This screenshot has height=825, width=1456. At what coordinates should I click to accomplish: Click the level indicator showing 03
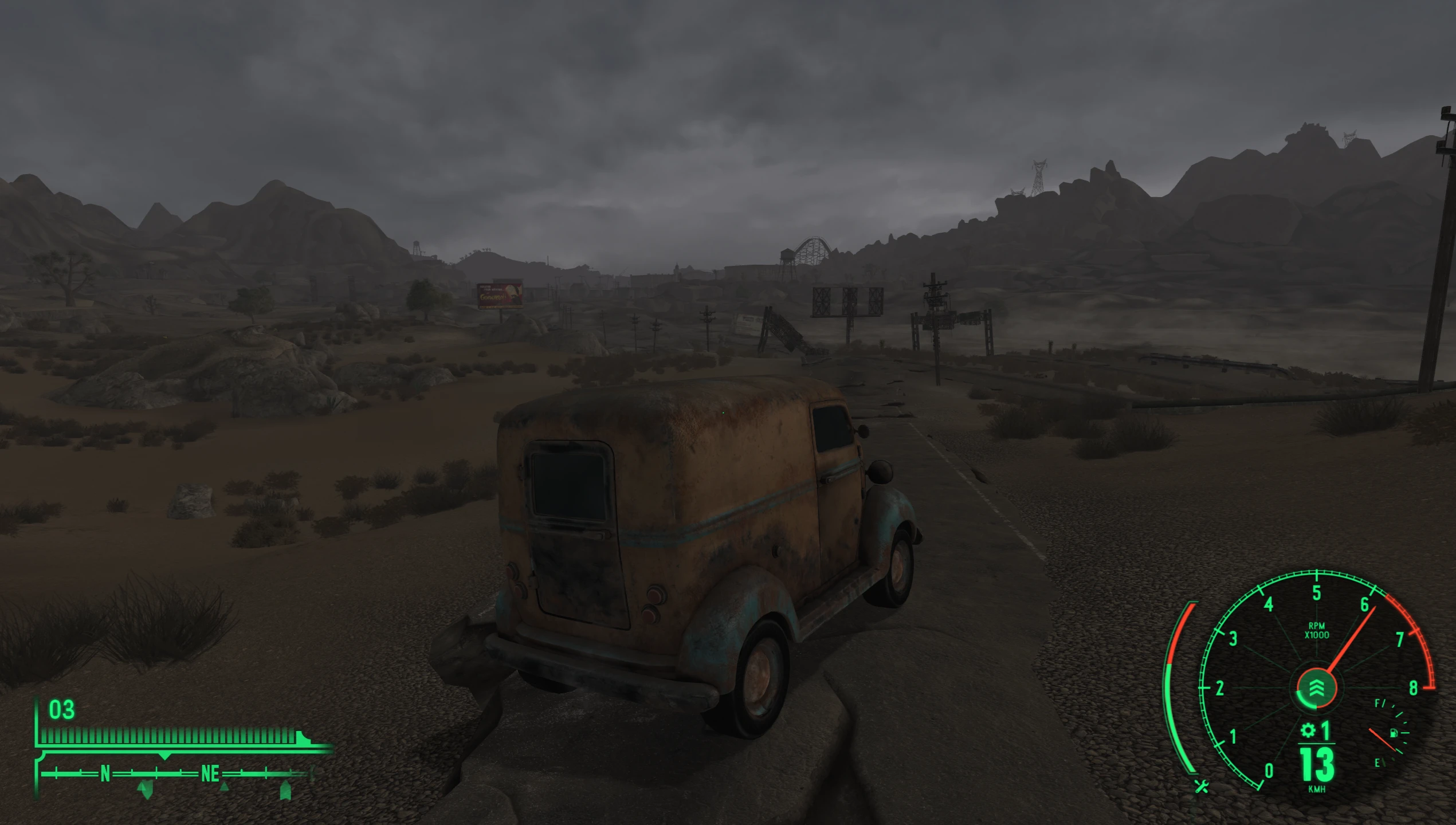point(61,710)
